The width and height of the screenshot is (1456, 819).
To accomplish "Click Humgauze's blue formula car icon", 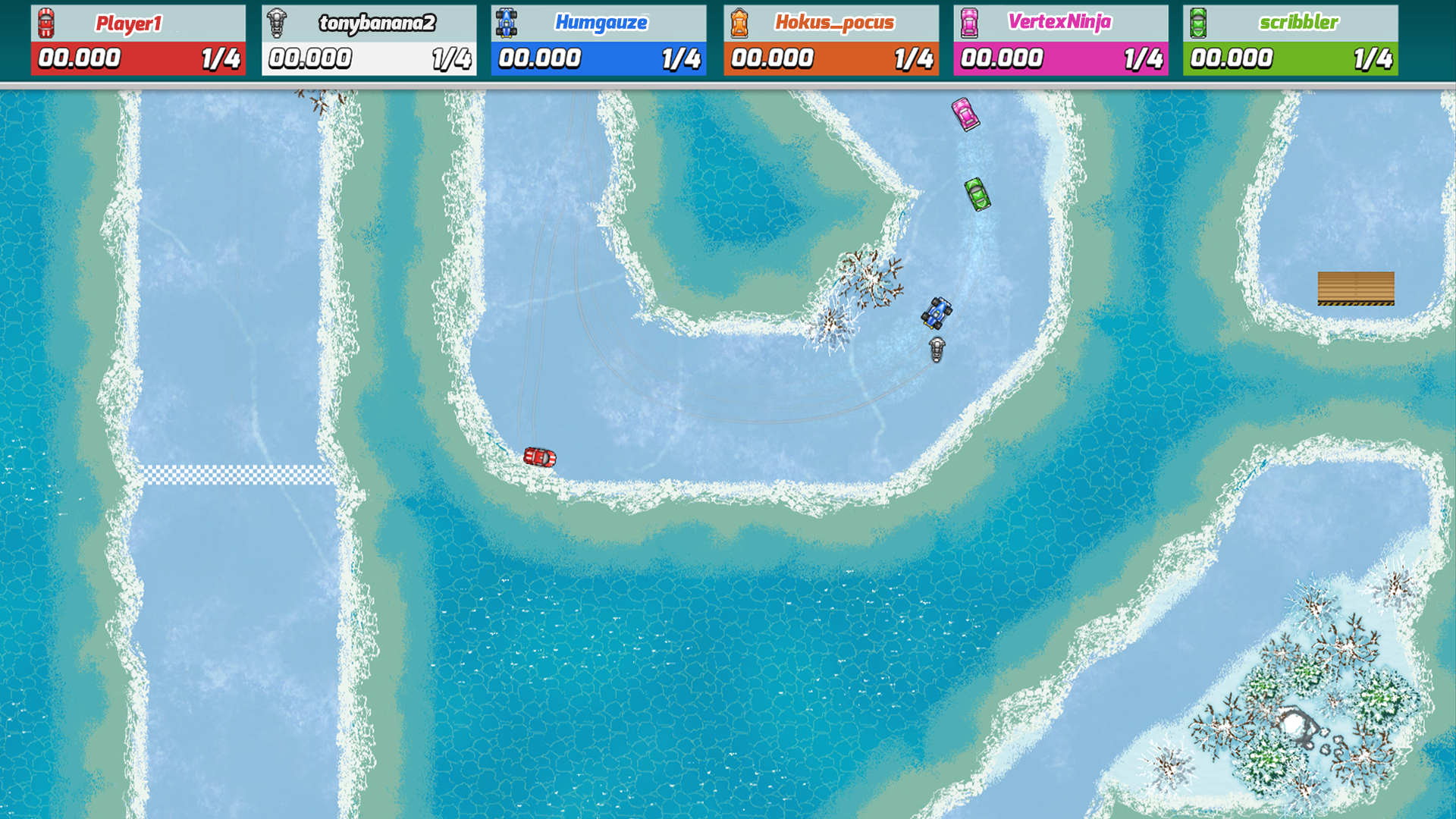I will click(x=507, y=22).
